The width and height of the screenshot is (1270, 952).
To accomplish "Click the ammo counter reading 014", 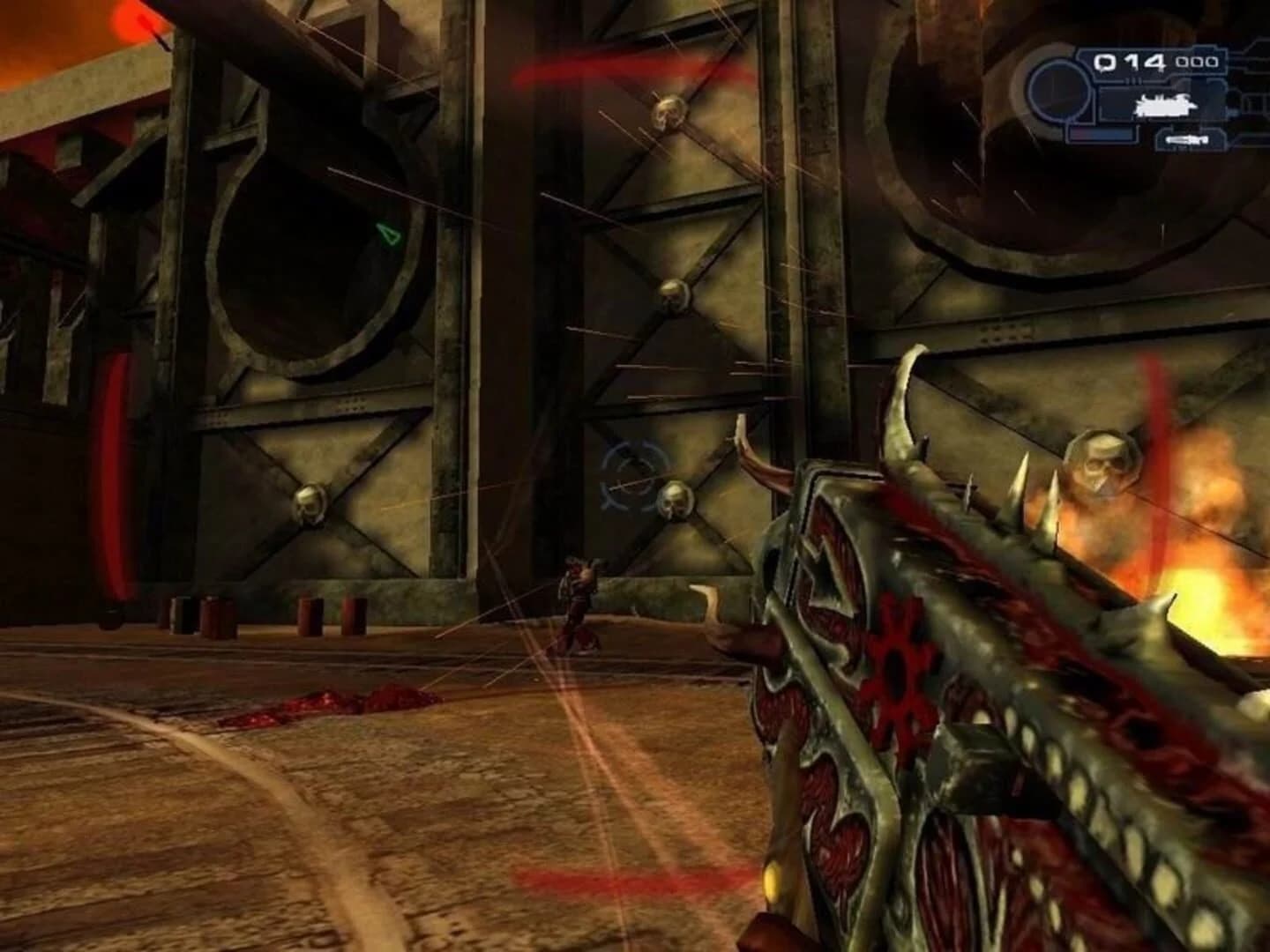I will point(1127,62).
